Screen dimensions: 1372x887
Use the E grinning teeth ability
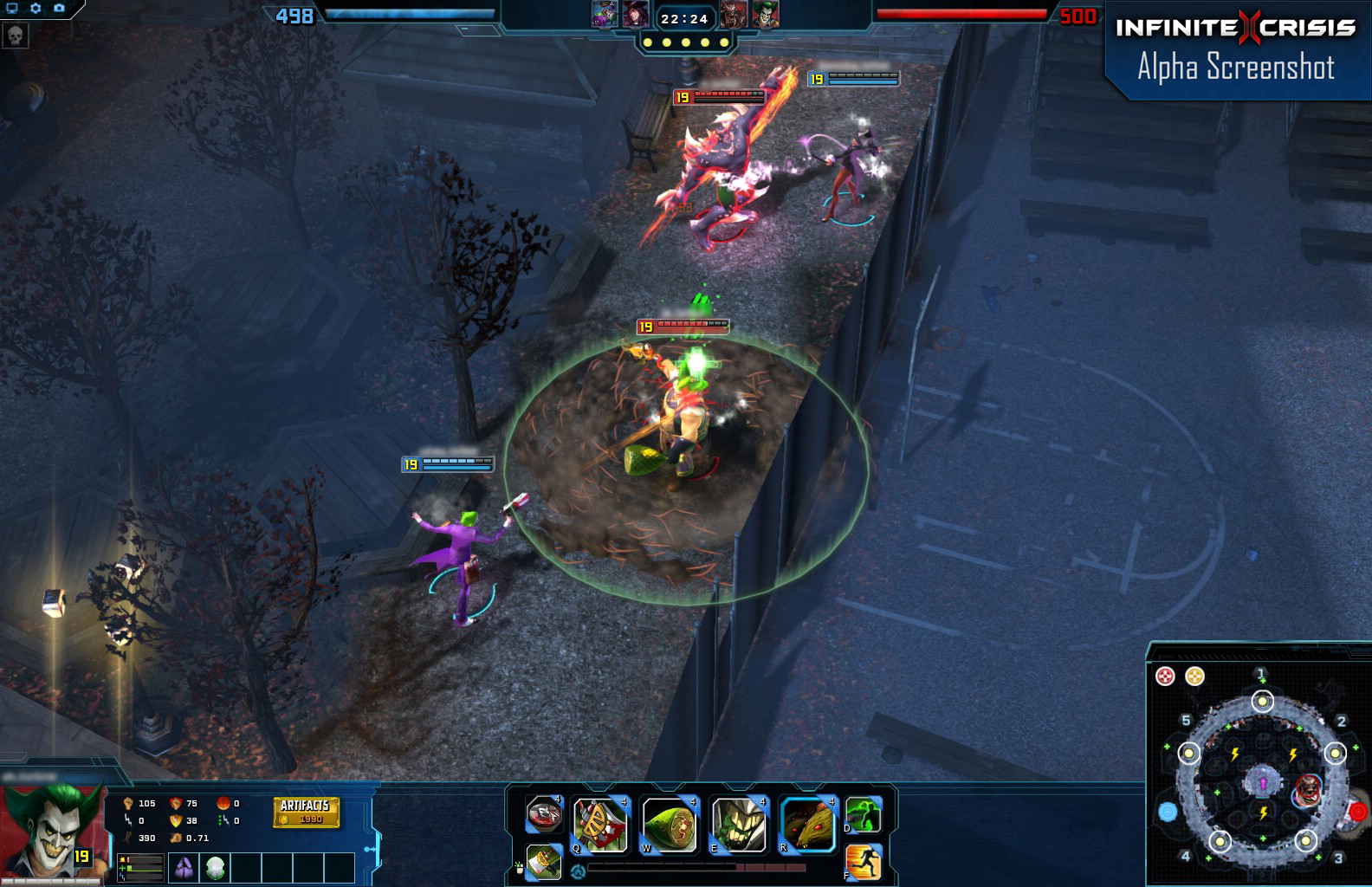(738, 821)
